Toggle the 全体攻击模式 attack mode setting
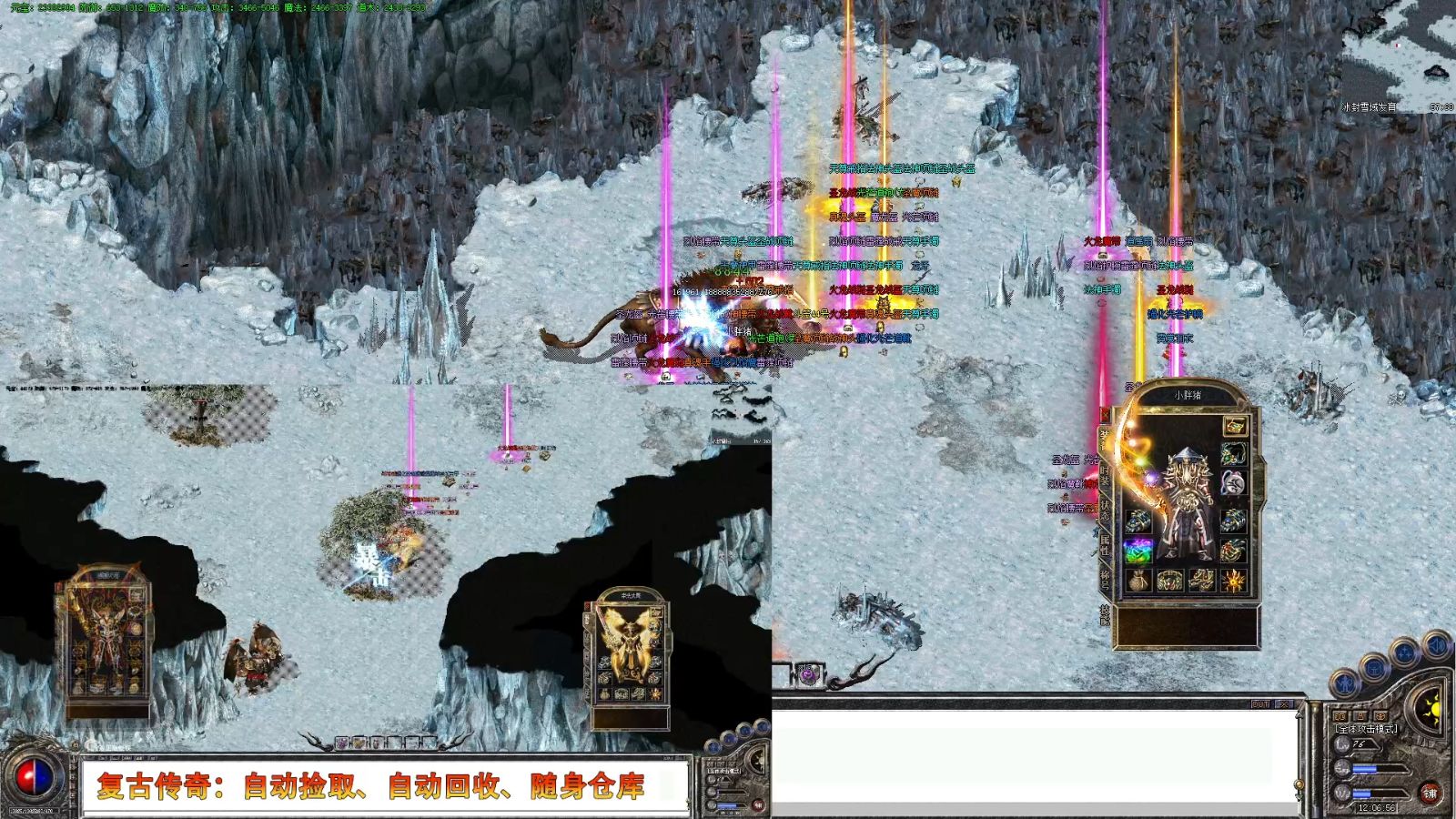The height and width of the screenshot is (819, 1456). point(1366,729)
